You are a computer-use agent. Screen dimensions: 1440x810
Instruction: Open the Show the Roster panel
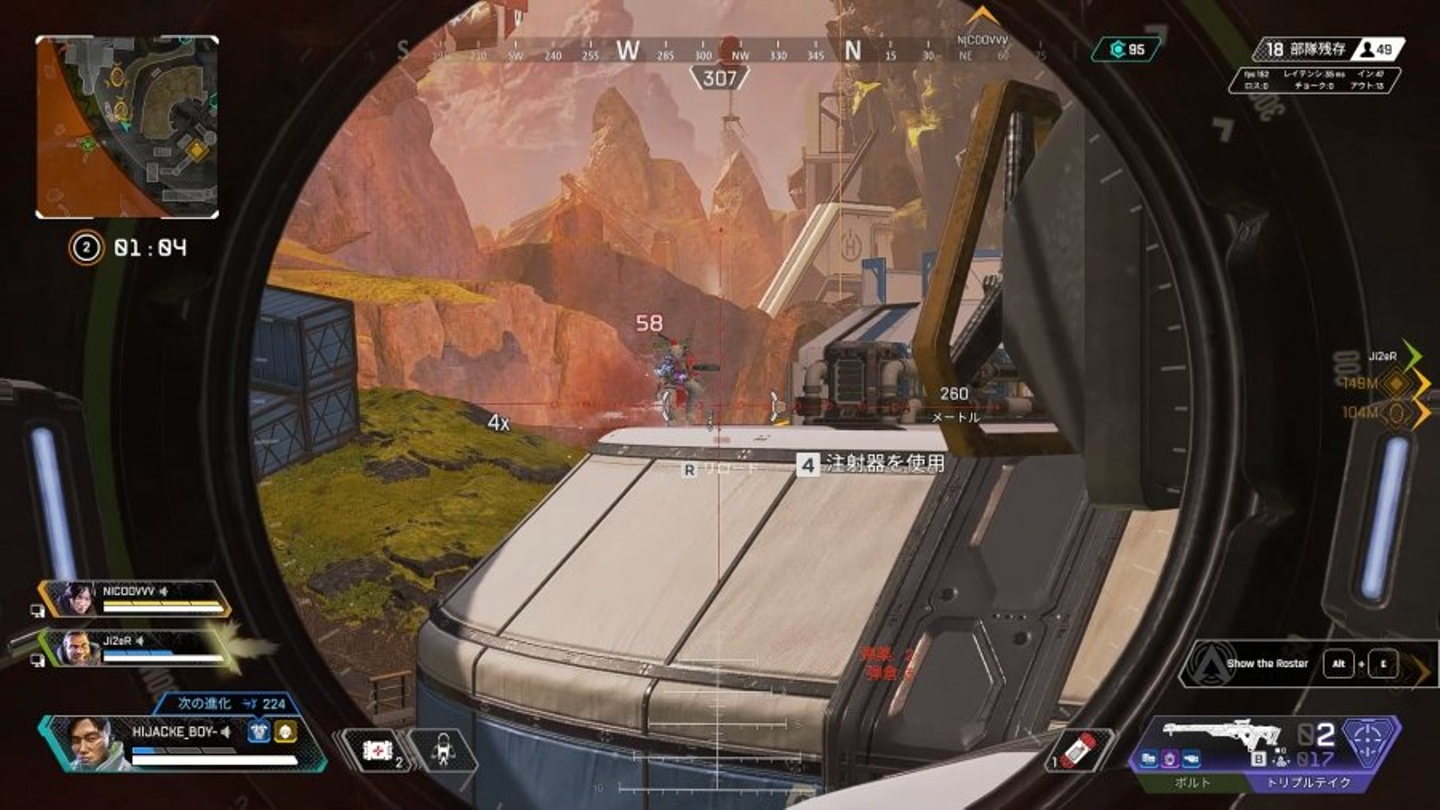click(x=1266, y=663)
